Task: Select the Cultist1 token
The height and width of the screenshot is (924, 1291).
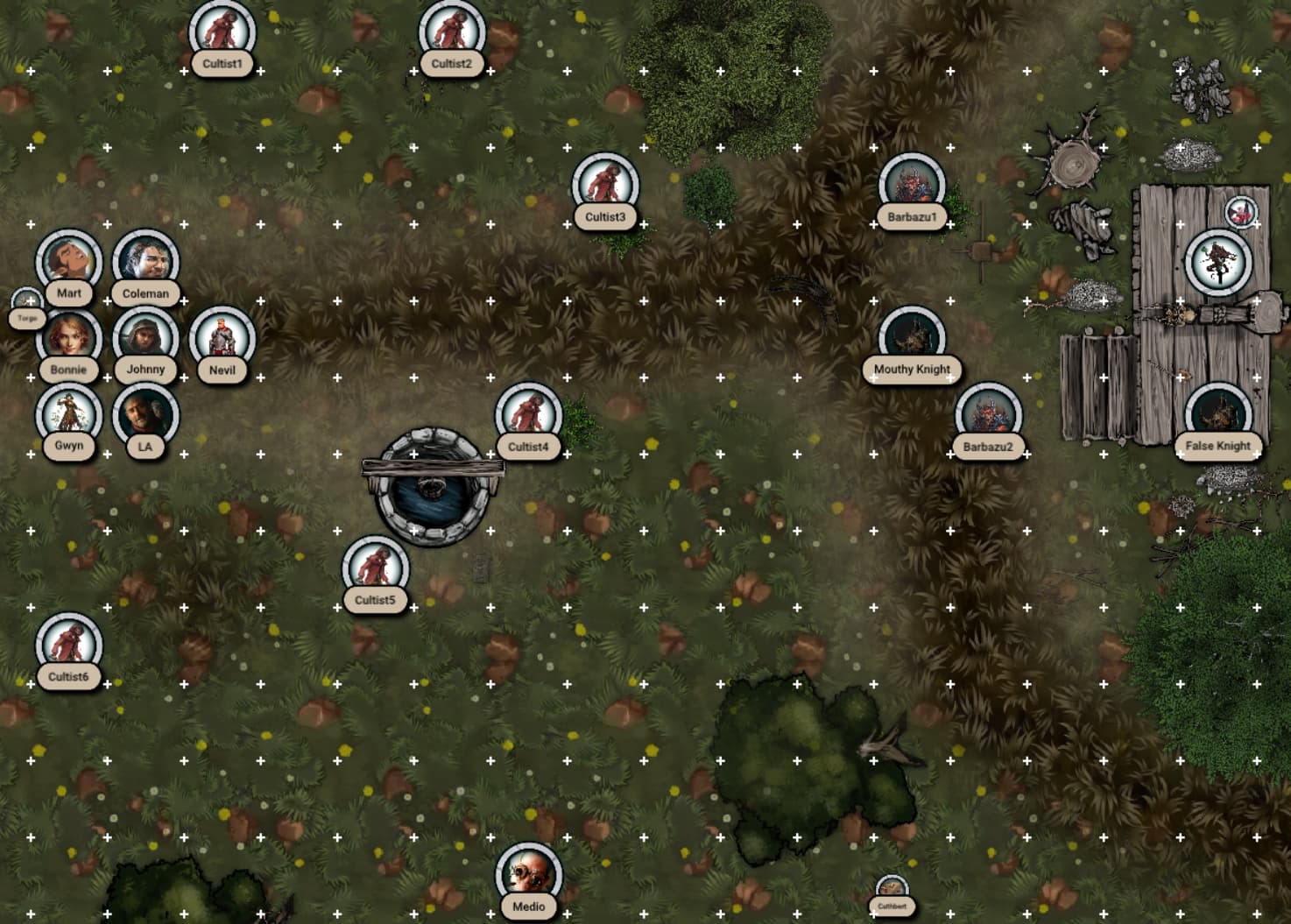Action: [222, 32]
